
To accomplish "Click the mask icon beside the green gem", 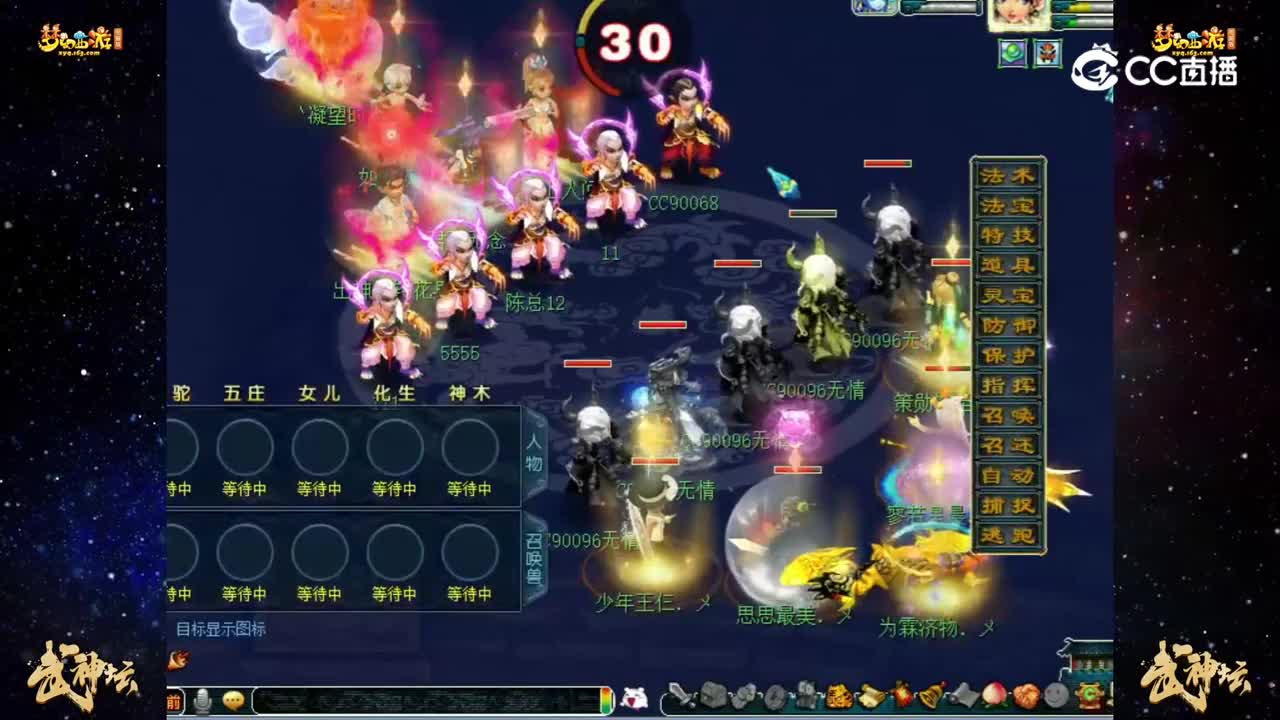I will click(1048, 53).
